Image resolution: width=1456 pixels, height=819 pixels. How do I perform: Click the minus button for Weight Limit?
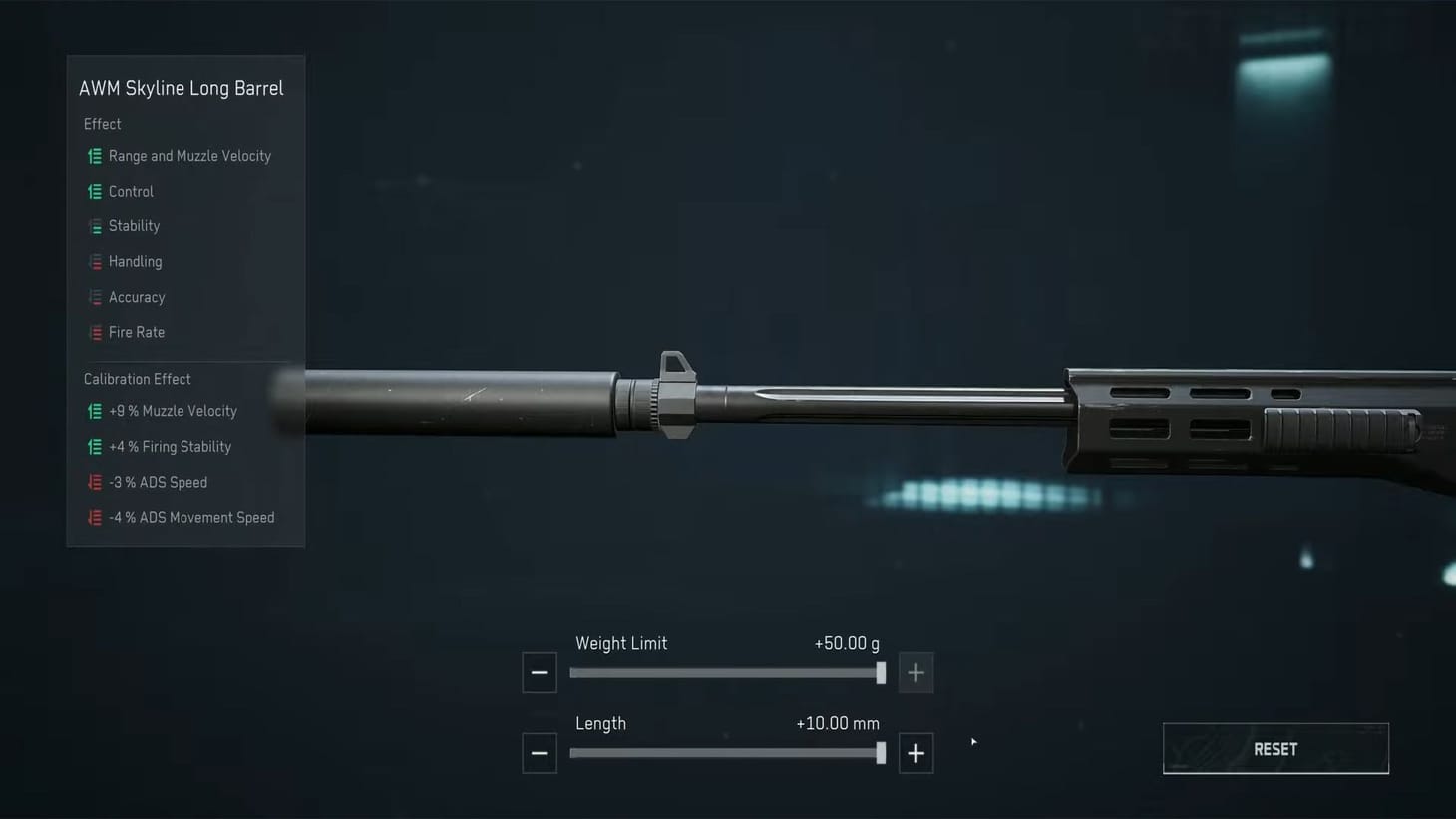(540, 672)
